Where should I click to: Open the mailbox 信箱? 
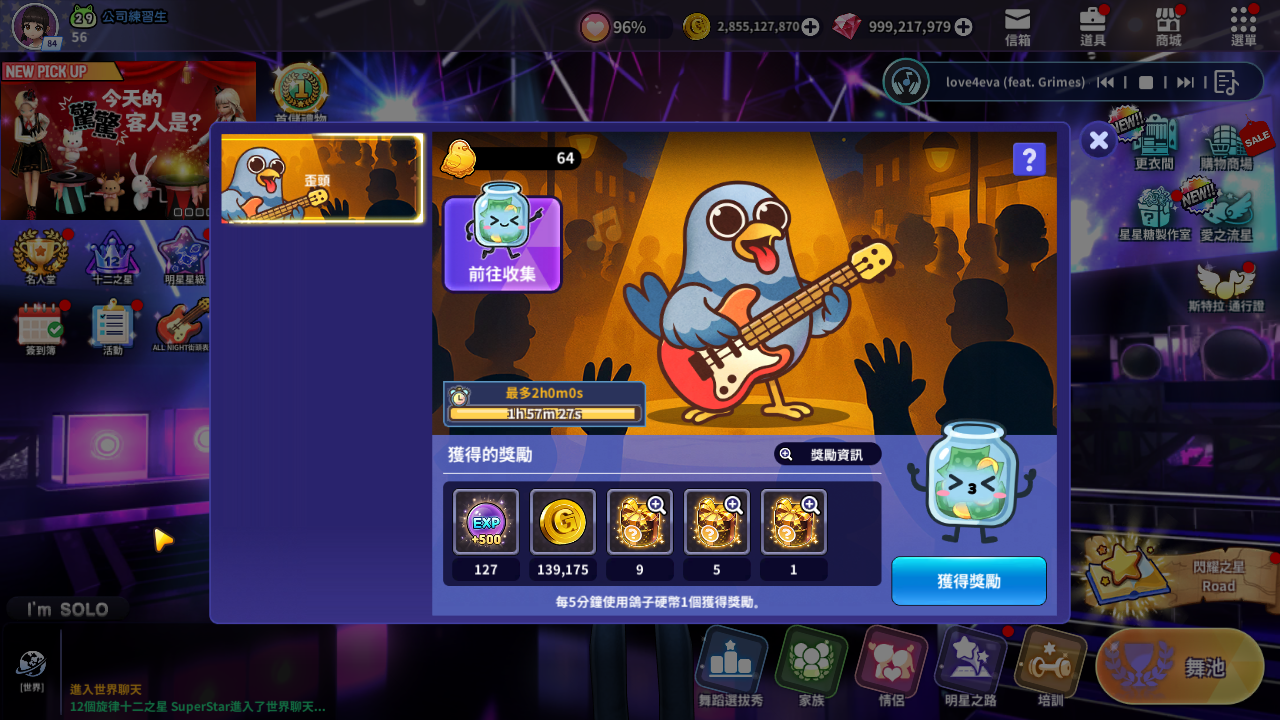[x=1017, y=26]
